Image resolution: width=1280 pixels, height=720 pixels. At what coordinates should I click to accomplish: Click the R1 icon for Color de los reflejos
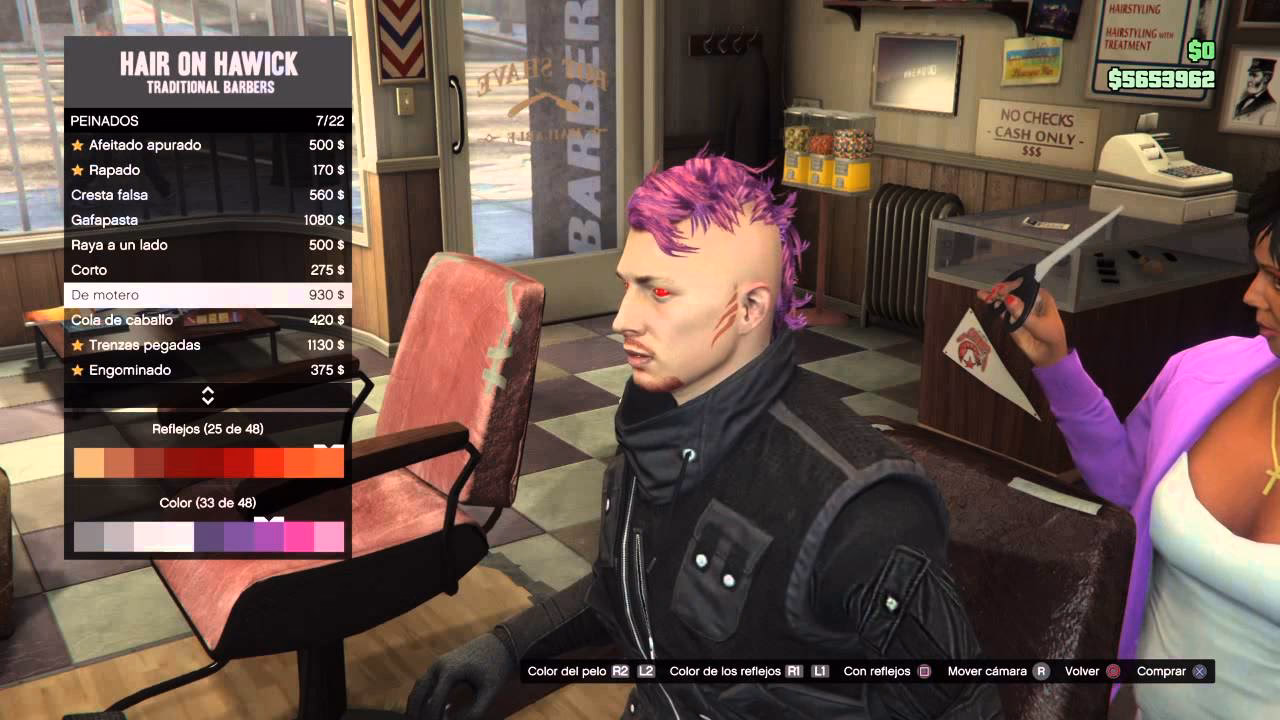tap(793, 671)
